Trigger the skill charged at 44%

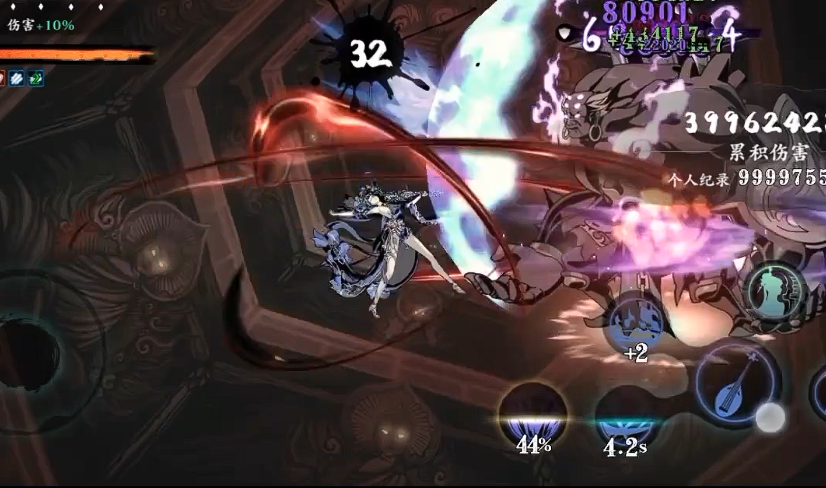point(533,414)
